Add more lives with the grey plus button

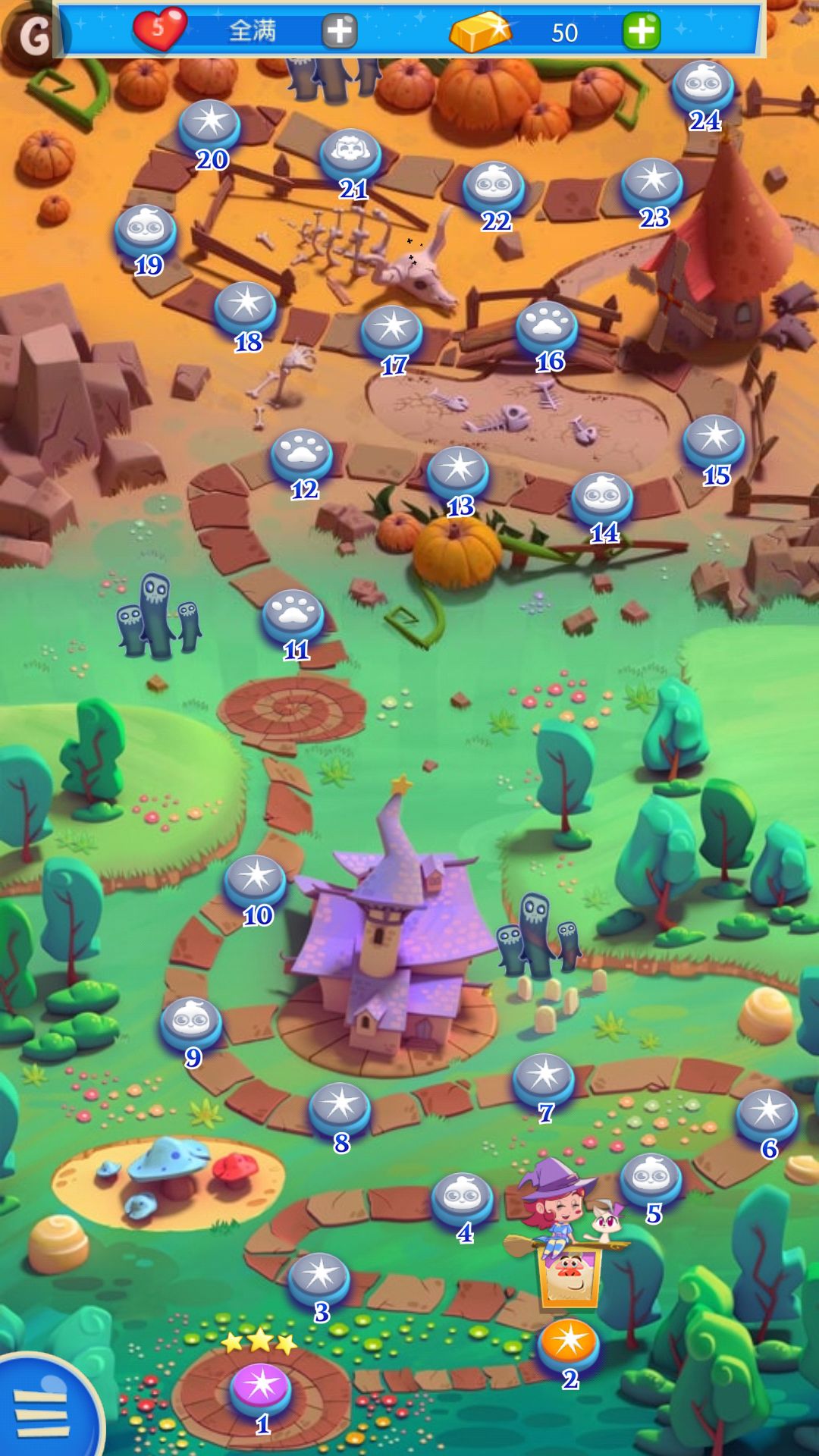click(339, 31)
